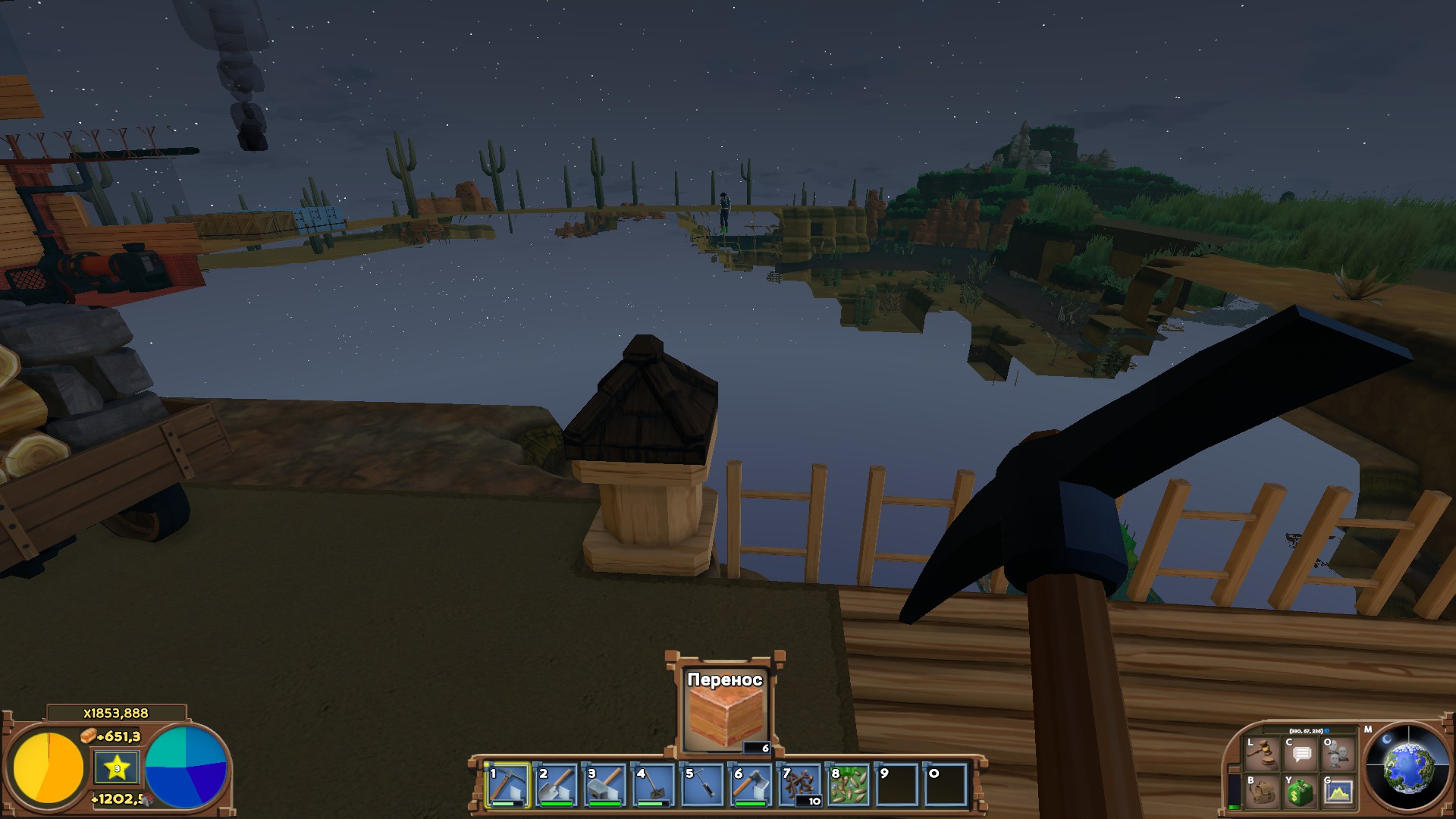Open chat using the speech bubble icon

[1301, 755]
